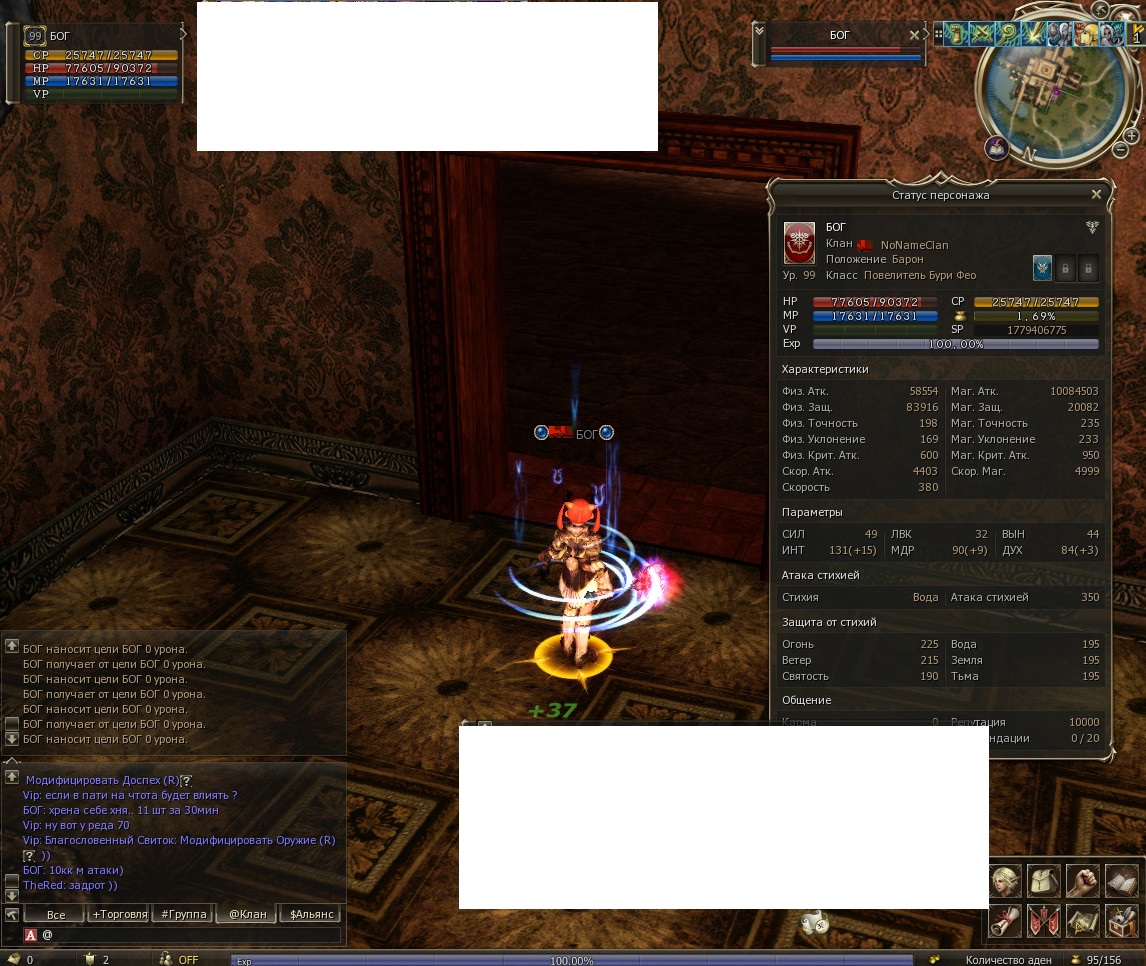Open the world map parchment icon
Image resolution: width=1146 pixels, height=966 pixels.
(x=1083, y=920)
